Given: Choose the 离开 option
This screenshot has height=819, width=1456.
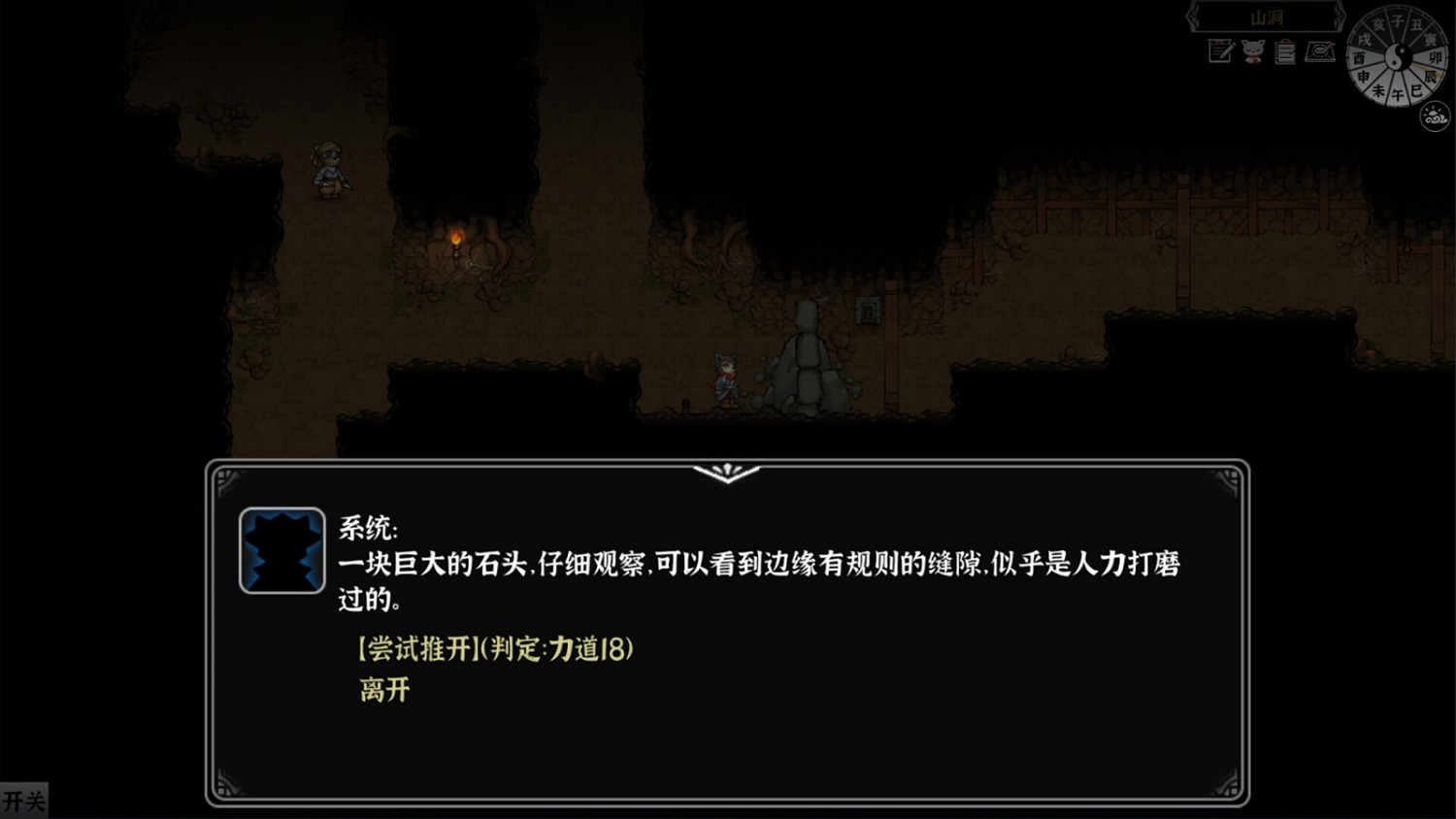Looking at the screenshot, I should tap(382, 690).
